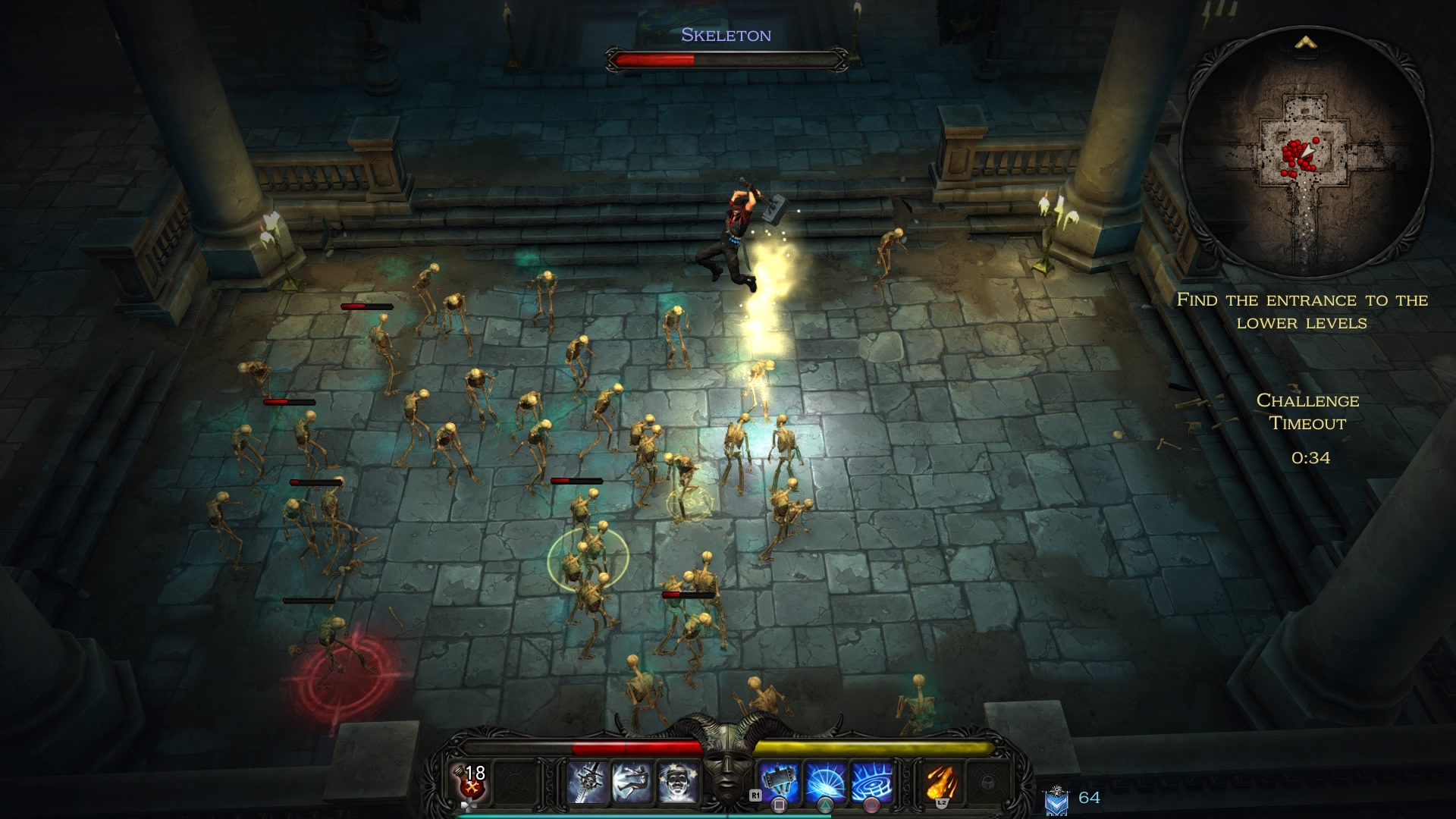This screenshot has width=1456, height=819.
Task: Select the lower levels objective tracker
Action: [x=1302, y=311]
